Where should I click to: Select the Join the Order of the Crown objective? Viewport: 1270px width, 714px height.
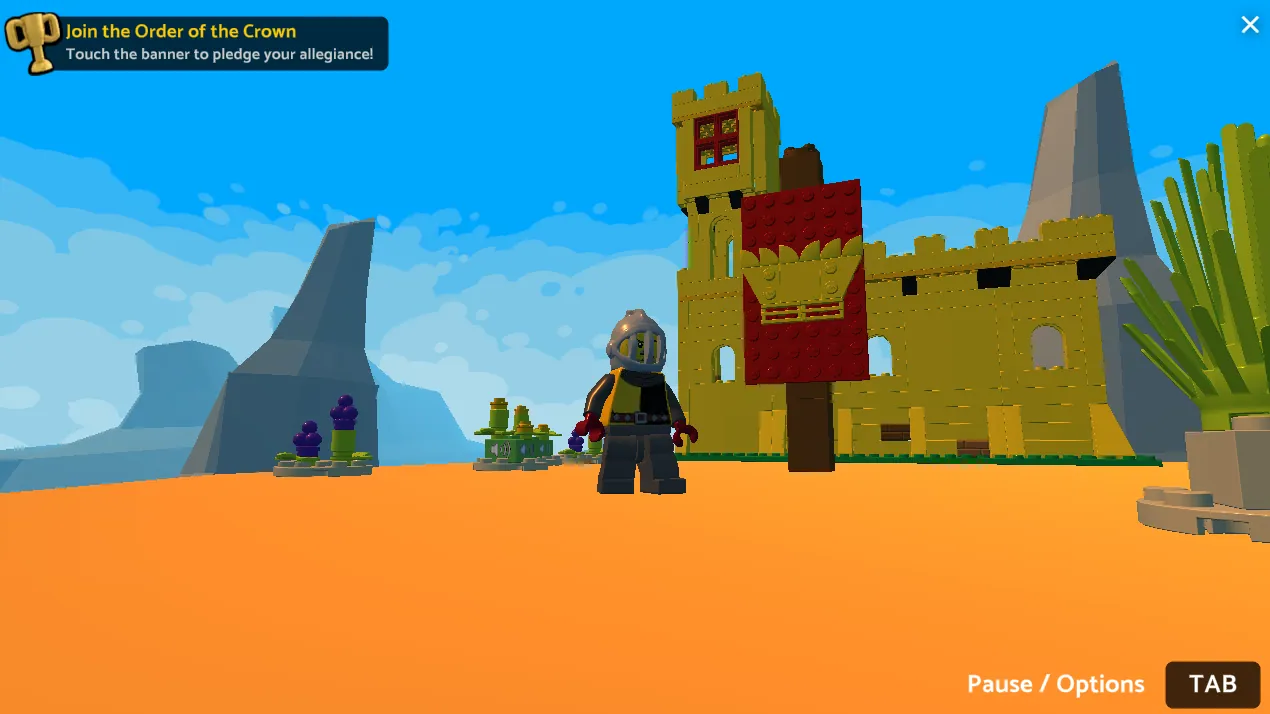(220, 43)
